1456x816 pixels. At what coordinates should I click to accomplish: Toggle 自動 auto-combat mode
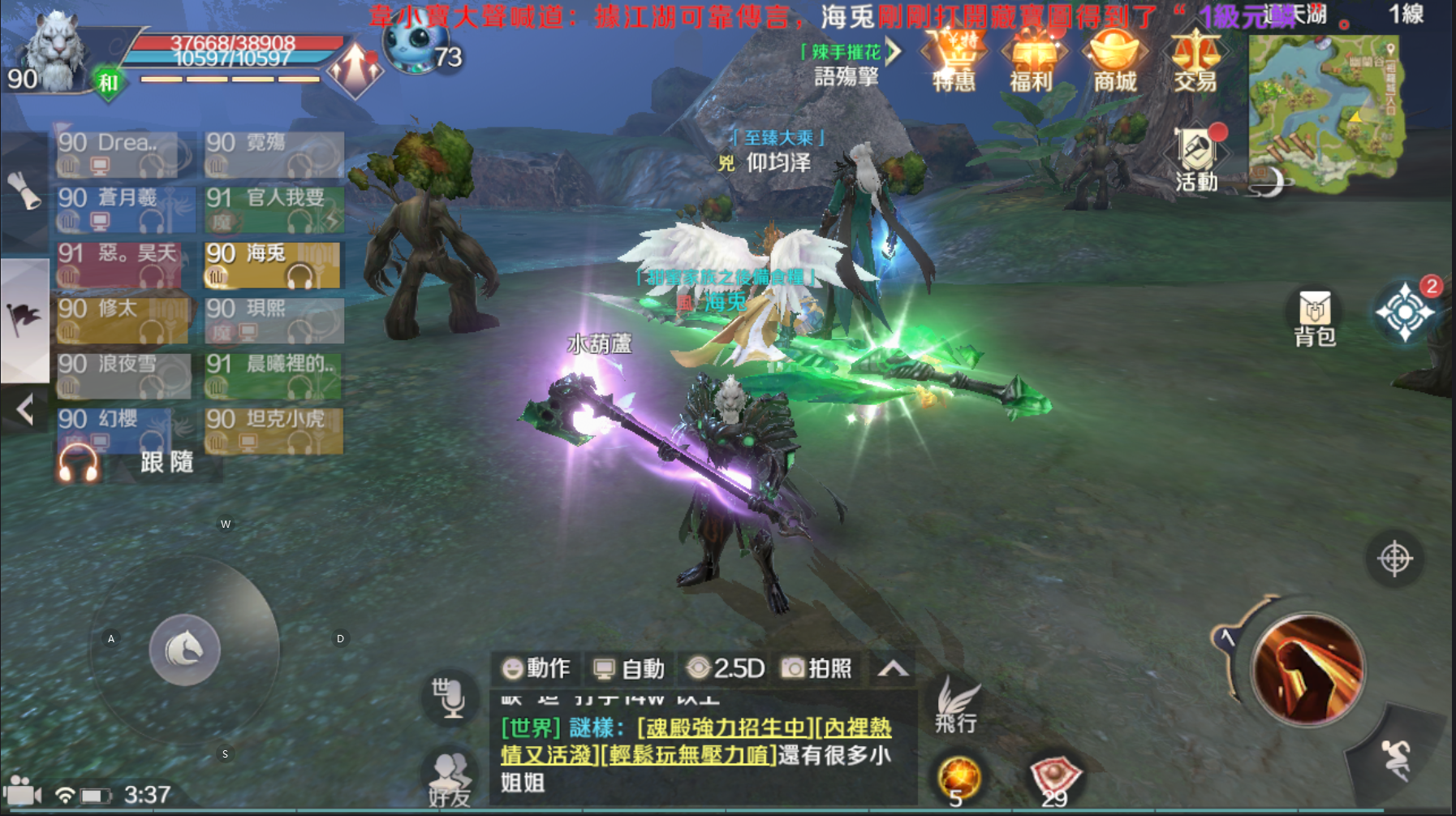coord(629,668)
